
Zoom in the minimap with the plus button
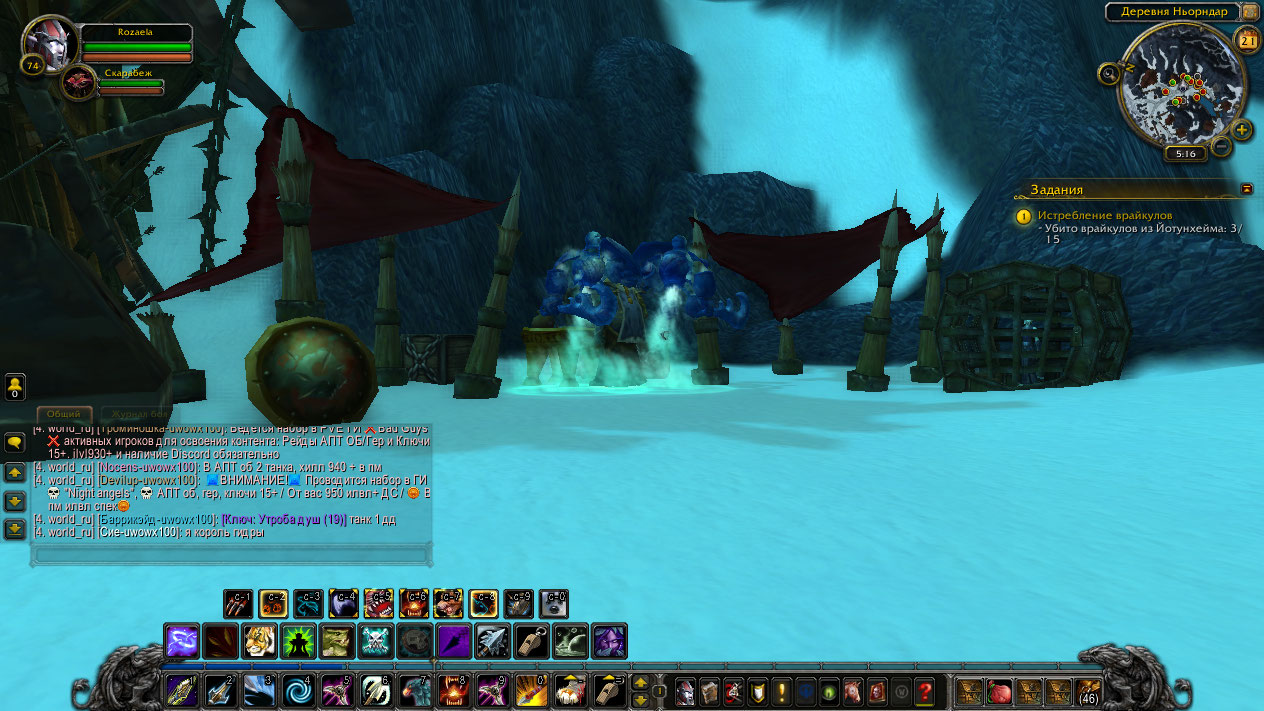(x=1241, y=130)
